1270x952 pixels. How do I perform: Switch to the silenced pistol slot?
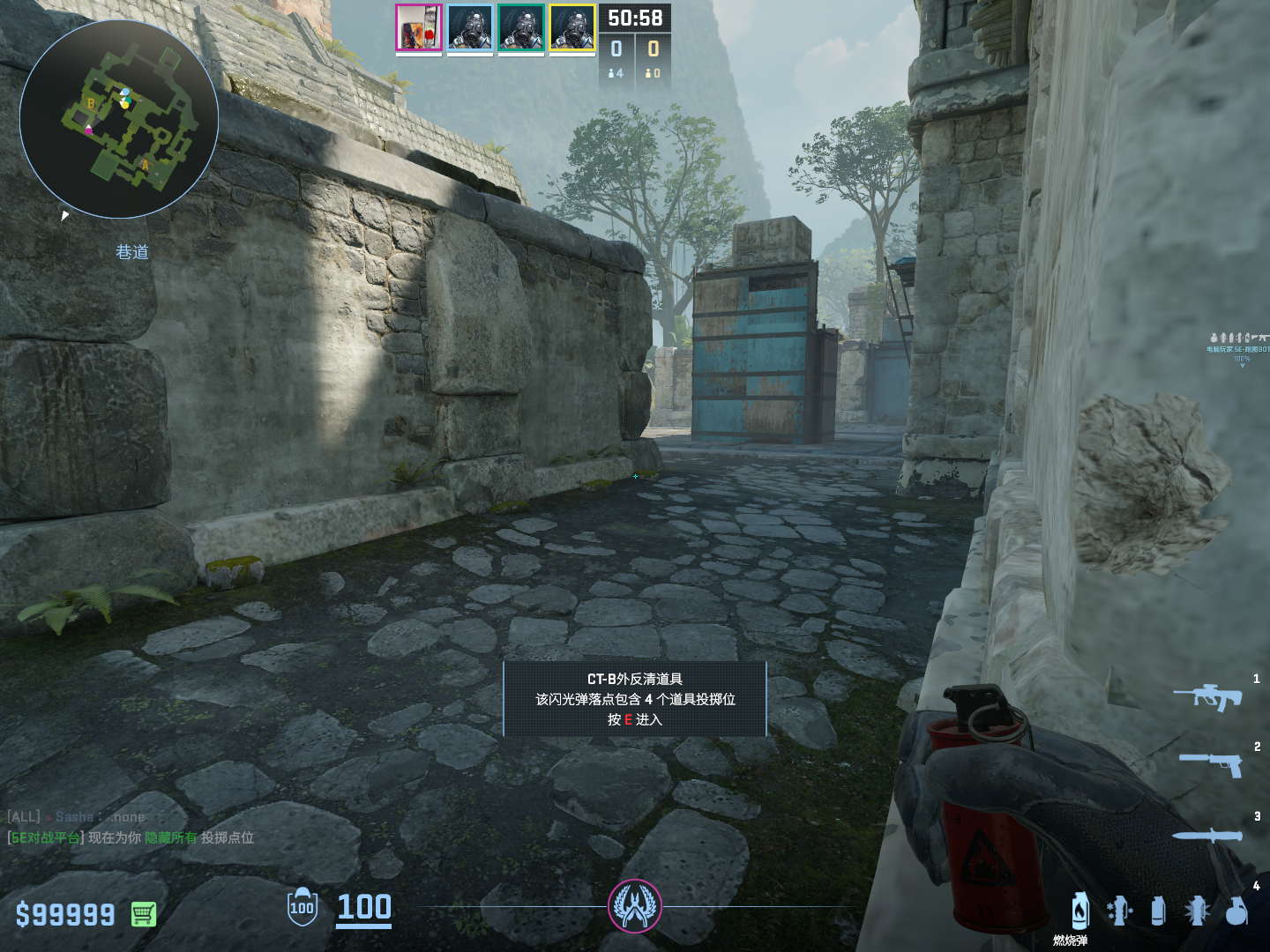point(1211,762)
